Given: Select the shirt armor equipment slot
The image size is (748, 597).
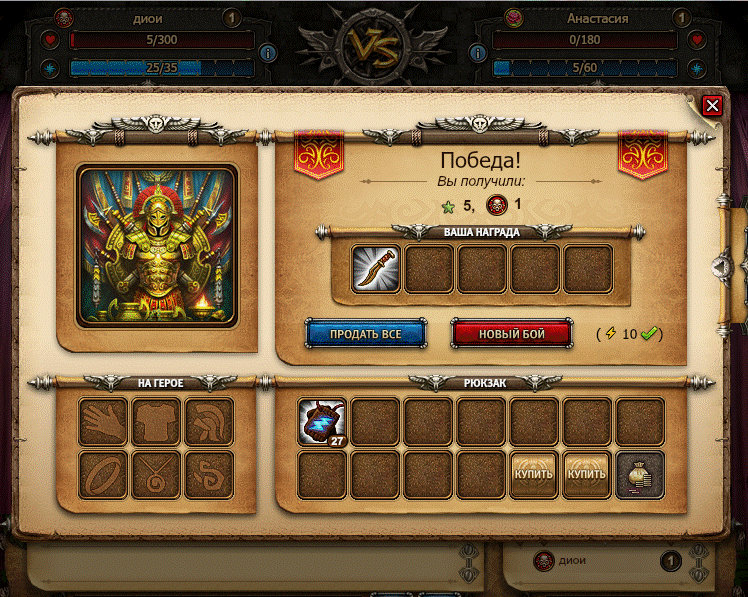Looking at the screenshot, I should pyautogui.click(x=156, y=422).
